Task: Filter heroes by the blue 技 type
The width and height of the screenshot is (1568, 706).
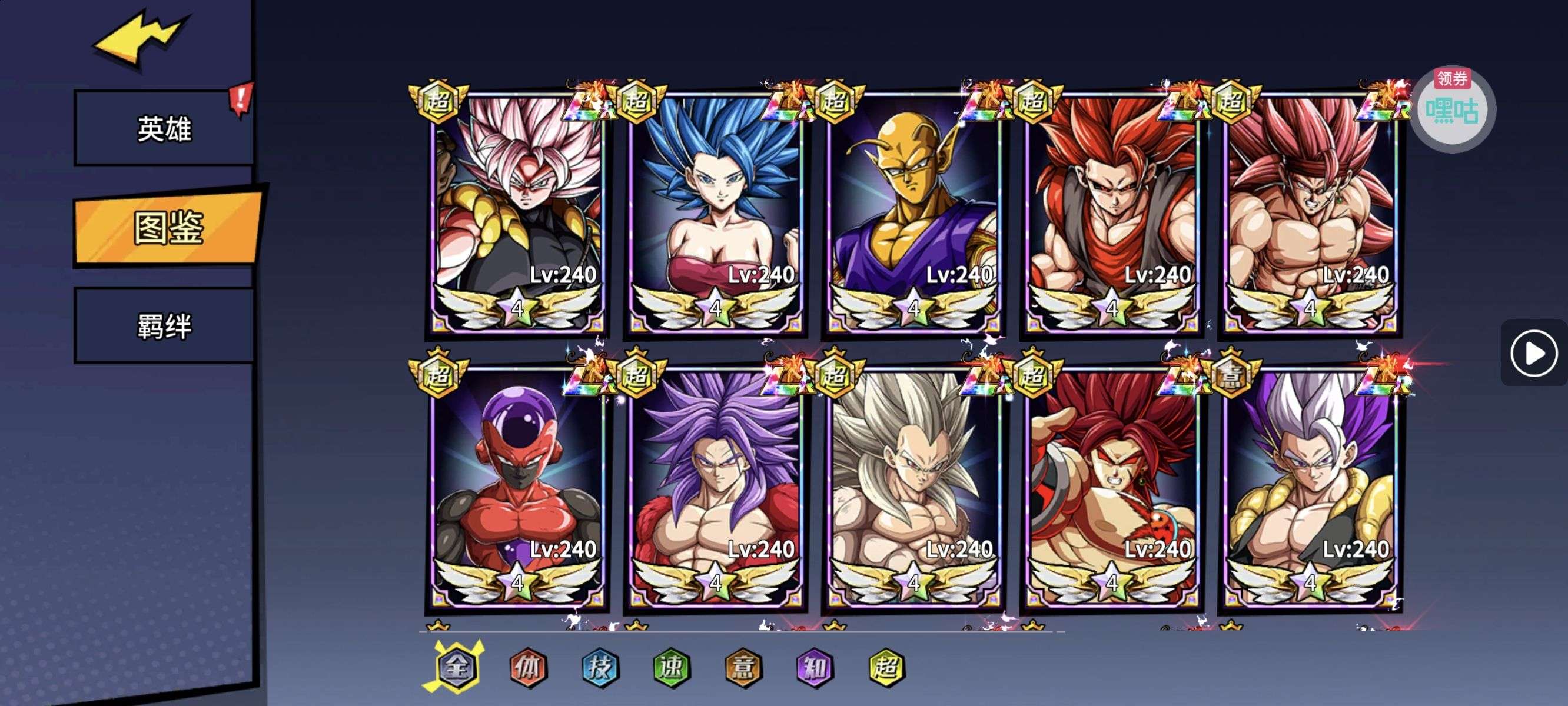Action: pyautogui.click(x=600, y=668)
